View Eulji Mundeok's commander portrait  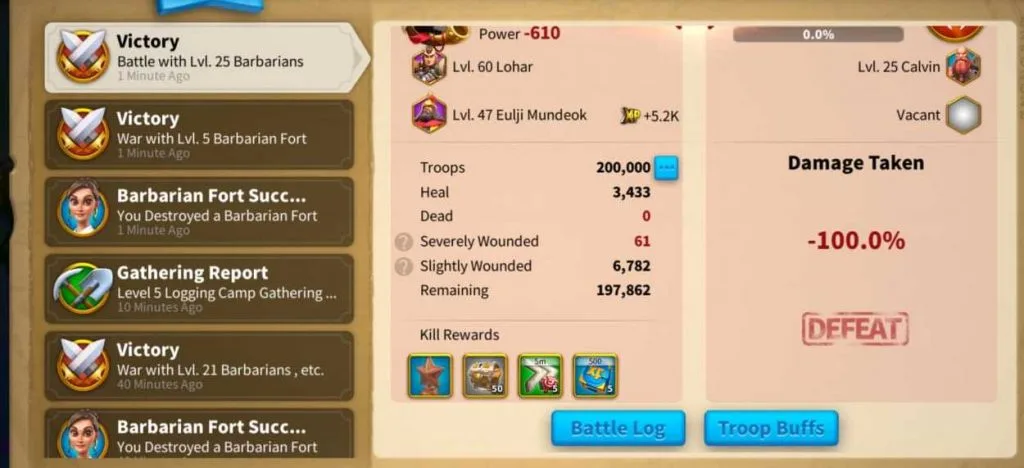(x=429, y=114)
